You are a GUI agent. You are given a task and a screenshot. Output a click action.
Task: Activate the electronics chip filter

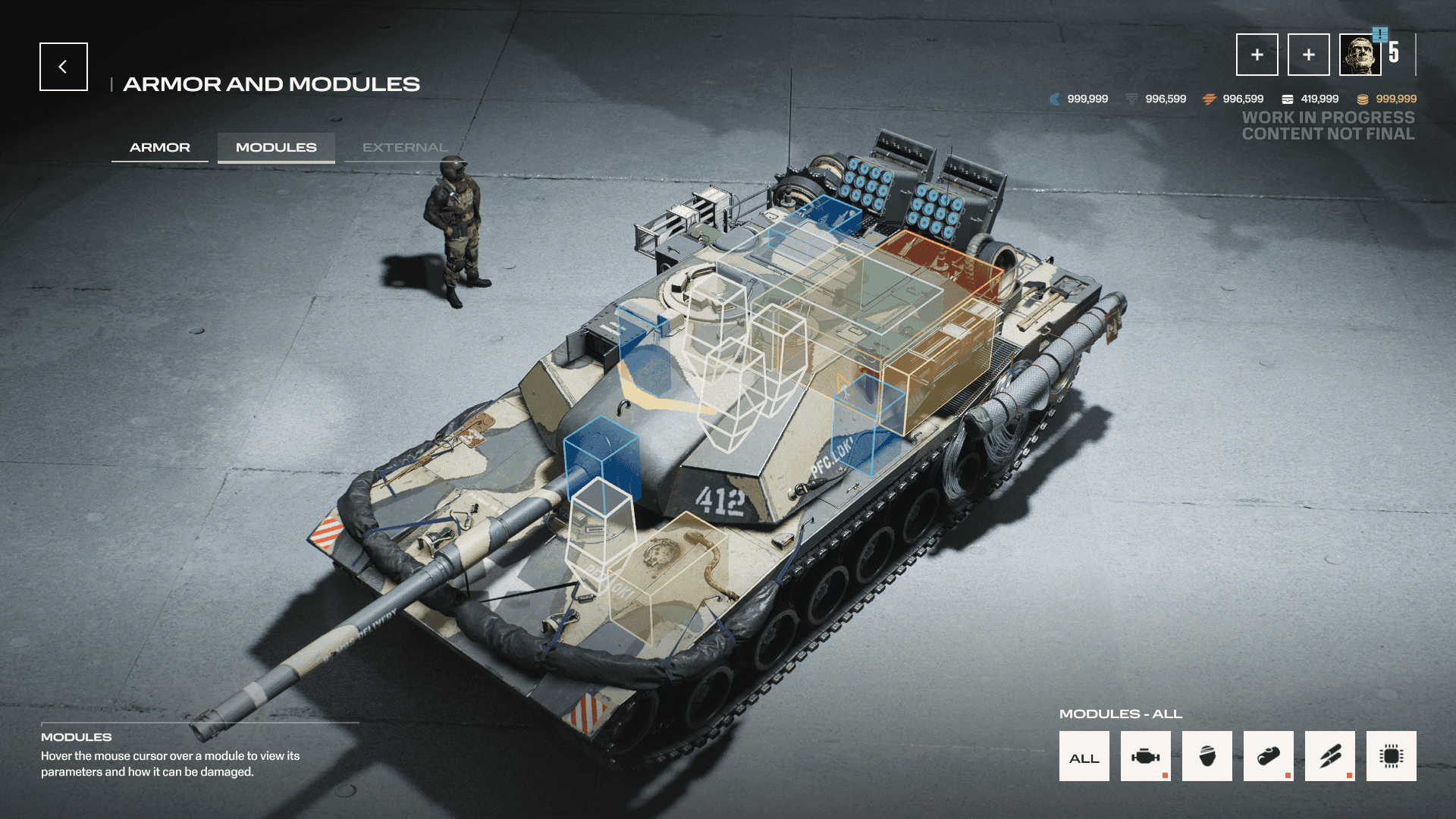pos(1391,756)
